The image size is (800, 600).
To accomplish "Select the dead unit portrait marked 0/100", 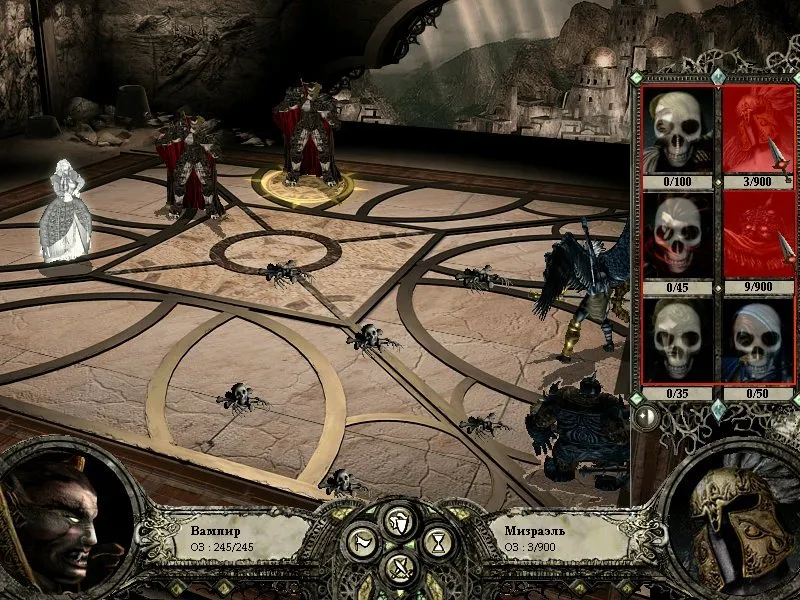I will coord(678,130).
